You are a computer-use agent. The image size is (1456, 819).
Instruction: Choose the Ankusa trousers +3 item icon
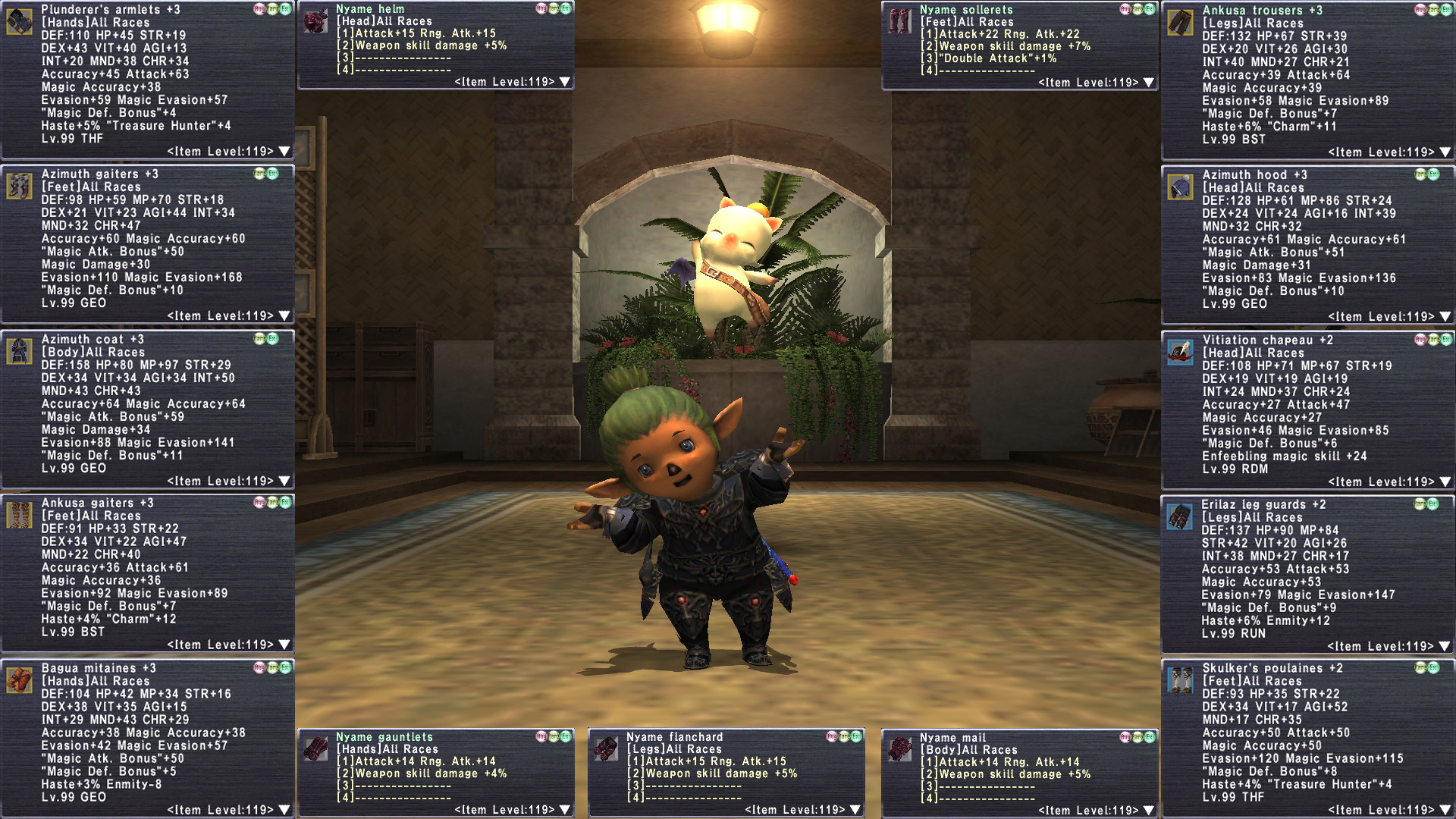click(1180, 23)
